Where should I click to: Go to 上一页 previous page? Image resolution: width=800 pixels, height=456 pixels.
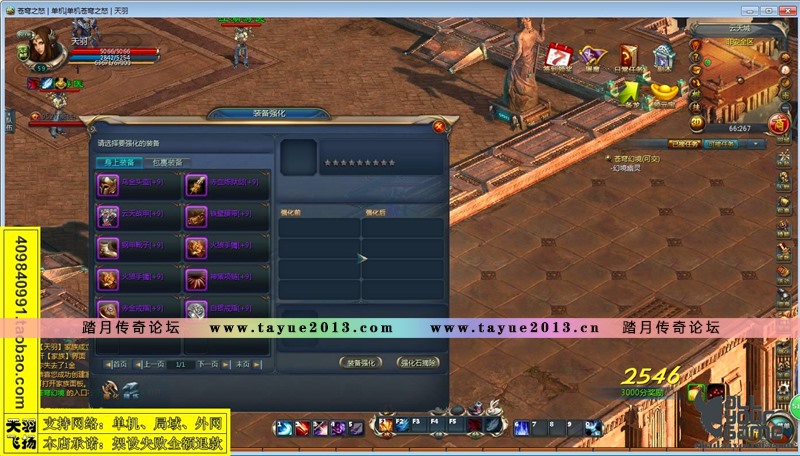pyautogui.click(x=152, y=365)
